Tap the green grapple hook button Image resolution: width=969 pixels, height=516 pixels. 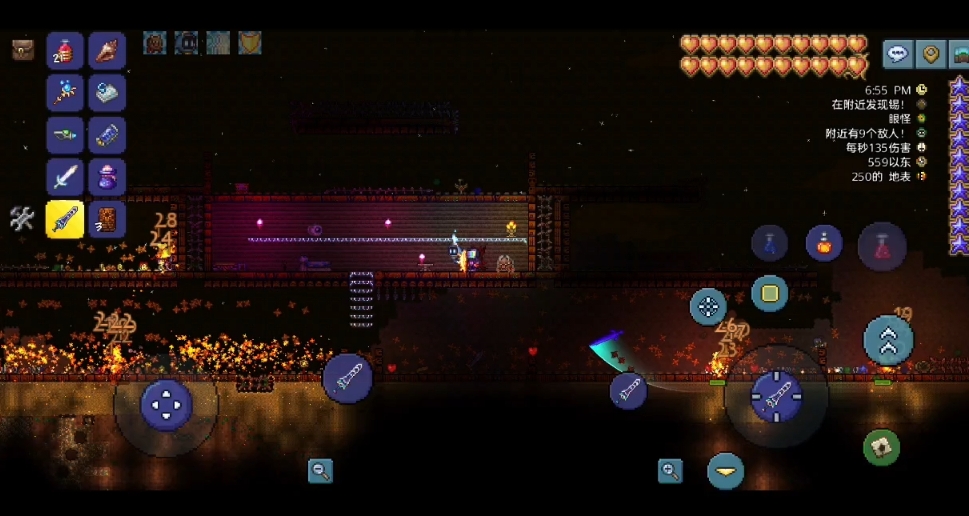881,447
